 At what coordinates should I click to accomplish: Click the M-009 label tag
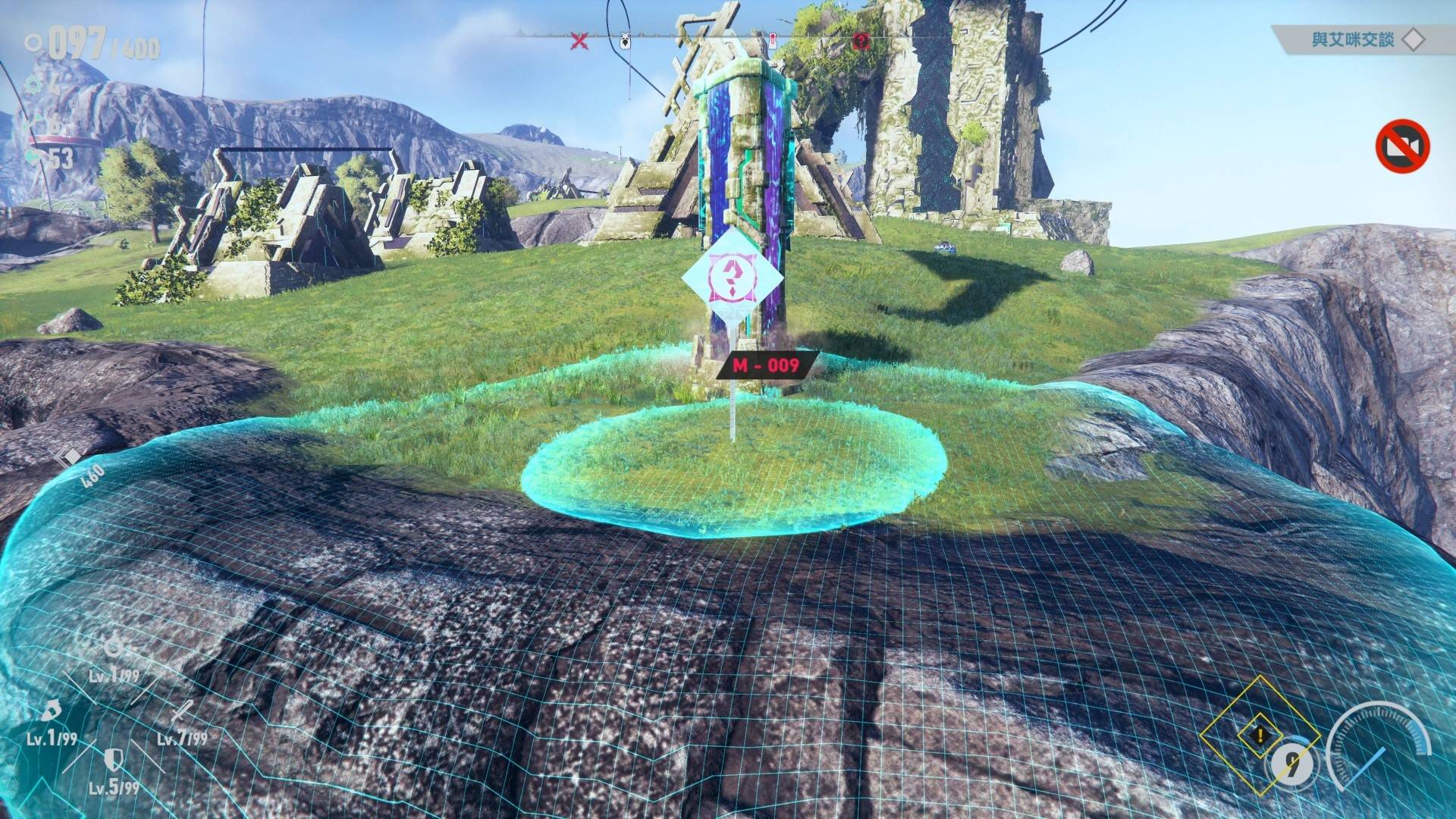[766, 366]
